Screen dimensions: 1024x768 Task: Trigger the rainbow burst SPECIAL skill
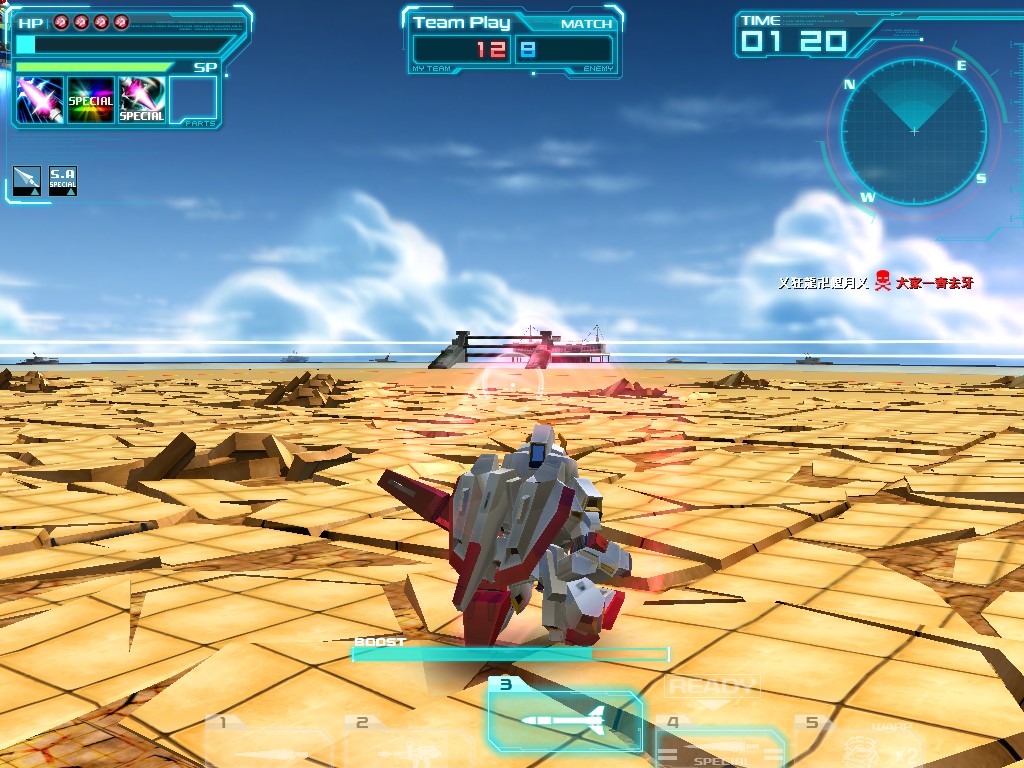coord(90,100)
